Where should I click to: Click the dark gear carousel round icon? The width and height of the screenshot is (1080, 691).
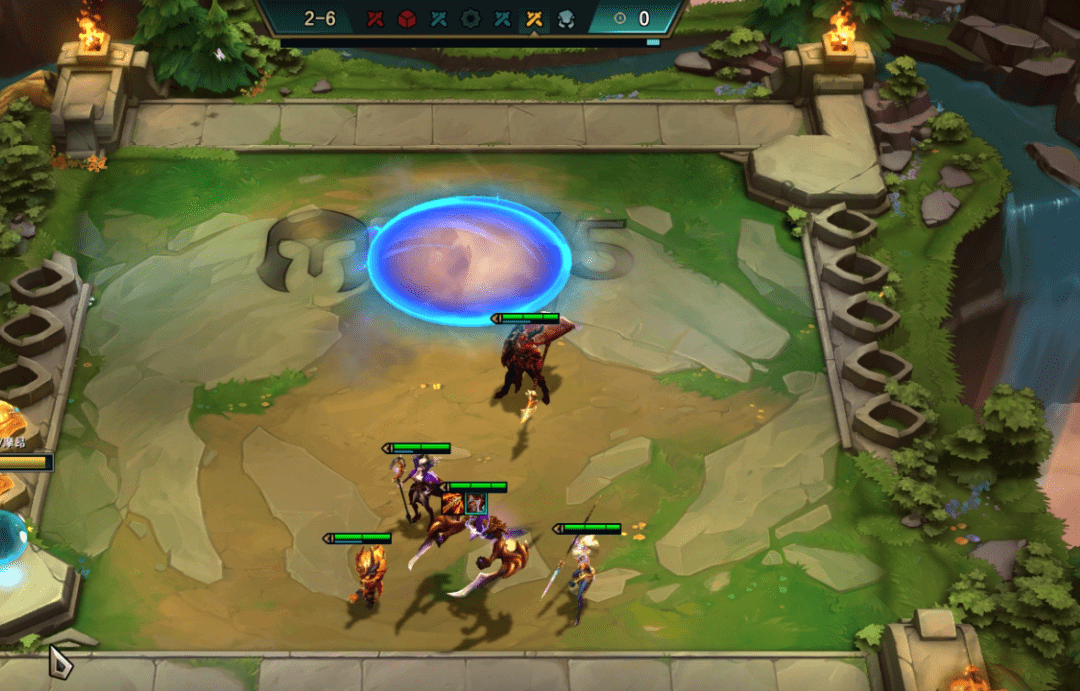click(470, 19)
